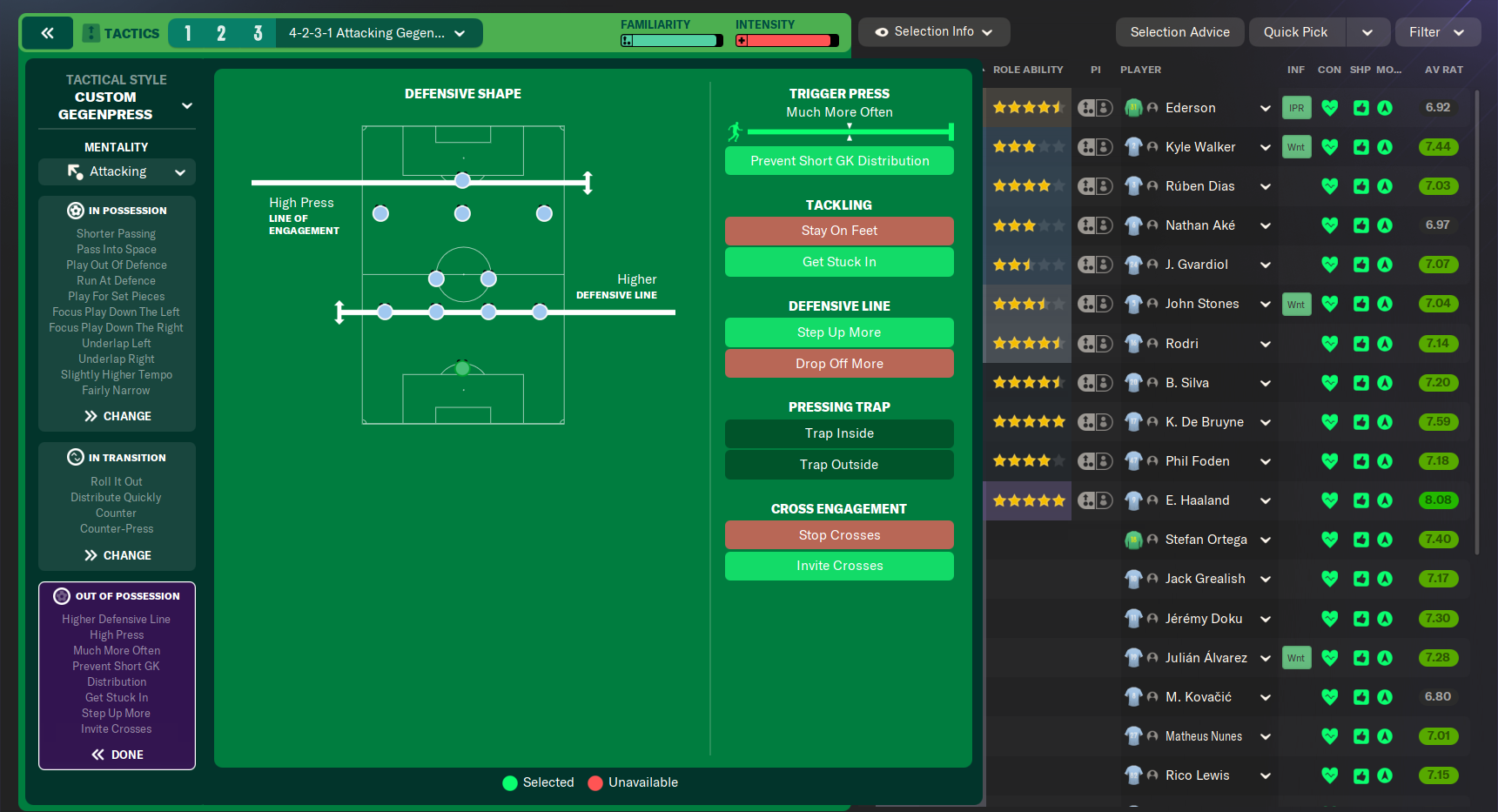The width and height of the screenshot is (1498, 812).
Task: Choose Drop Off More option
Action: coord(839,364)
